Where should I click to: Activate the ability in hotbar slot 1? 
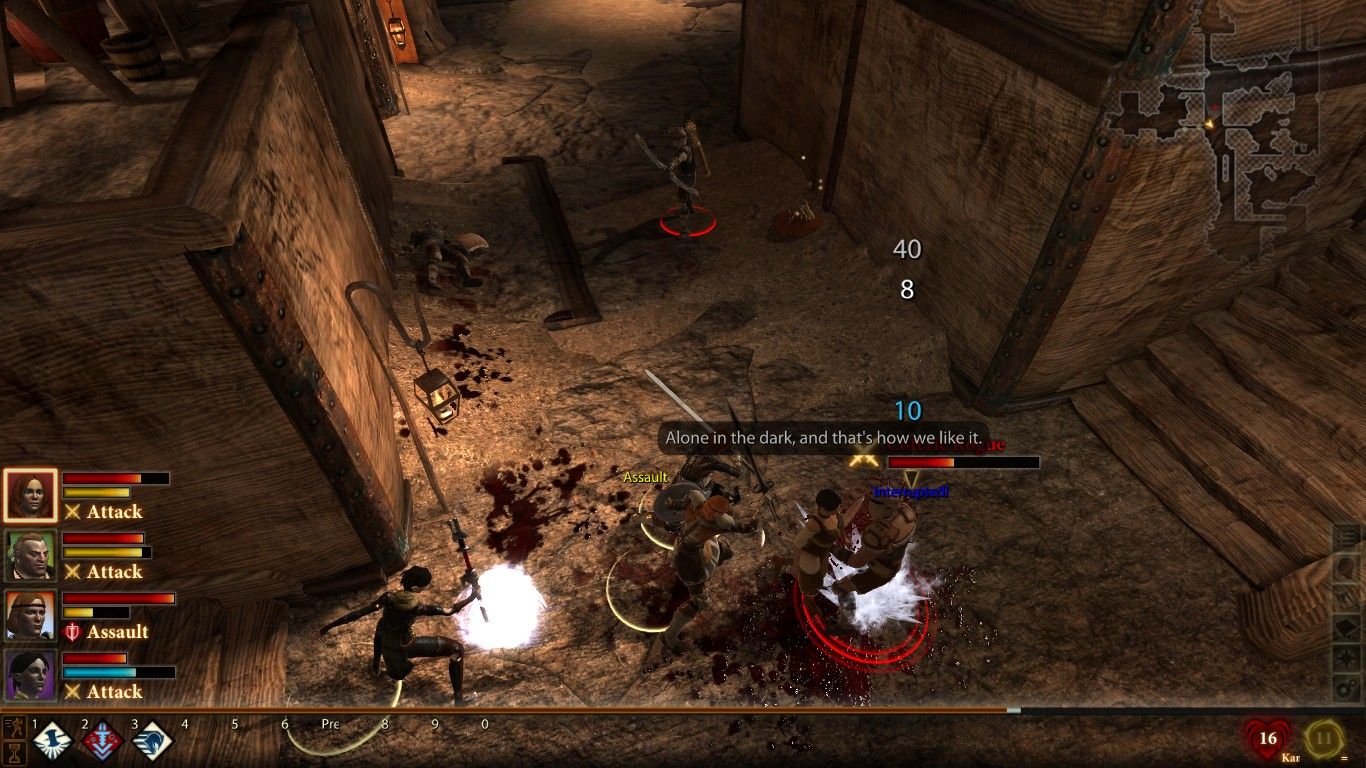53,742
